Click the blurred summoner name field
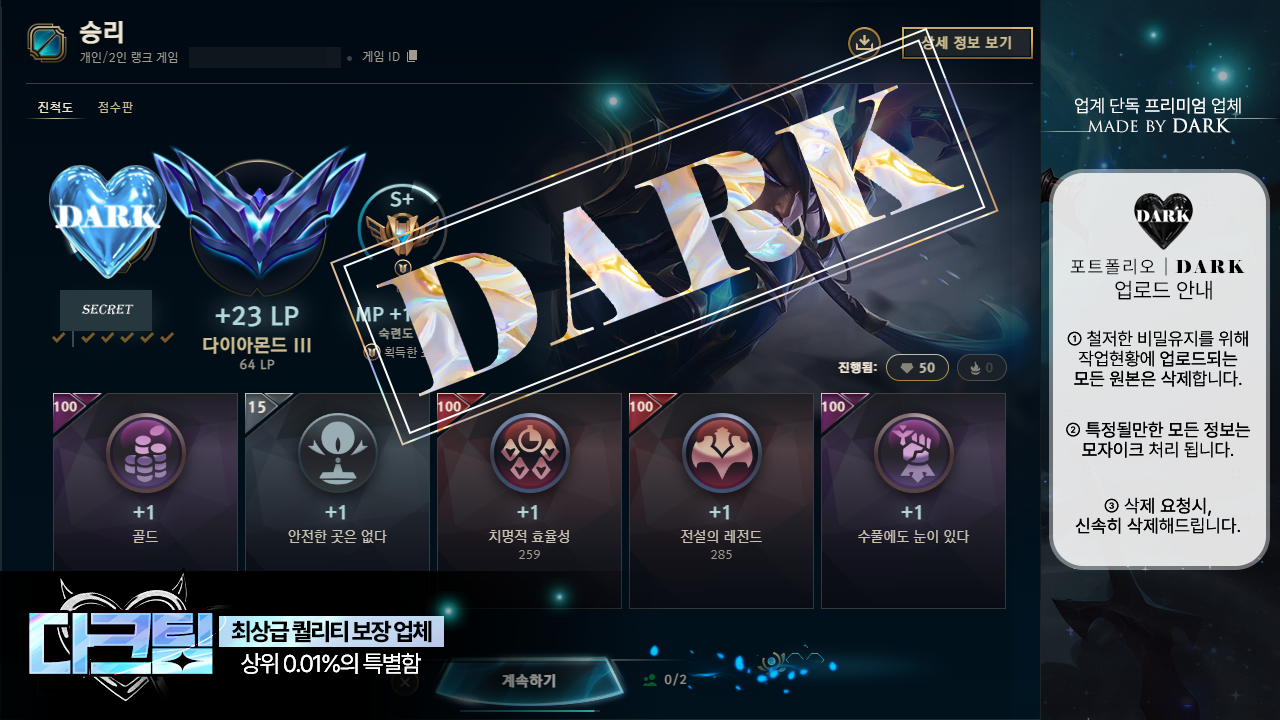 [x=265, y=57]
